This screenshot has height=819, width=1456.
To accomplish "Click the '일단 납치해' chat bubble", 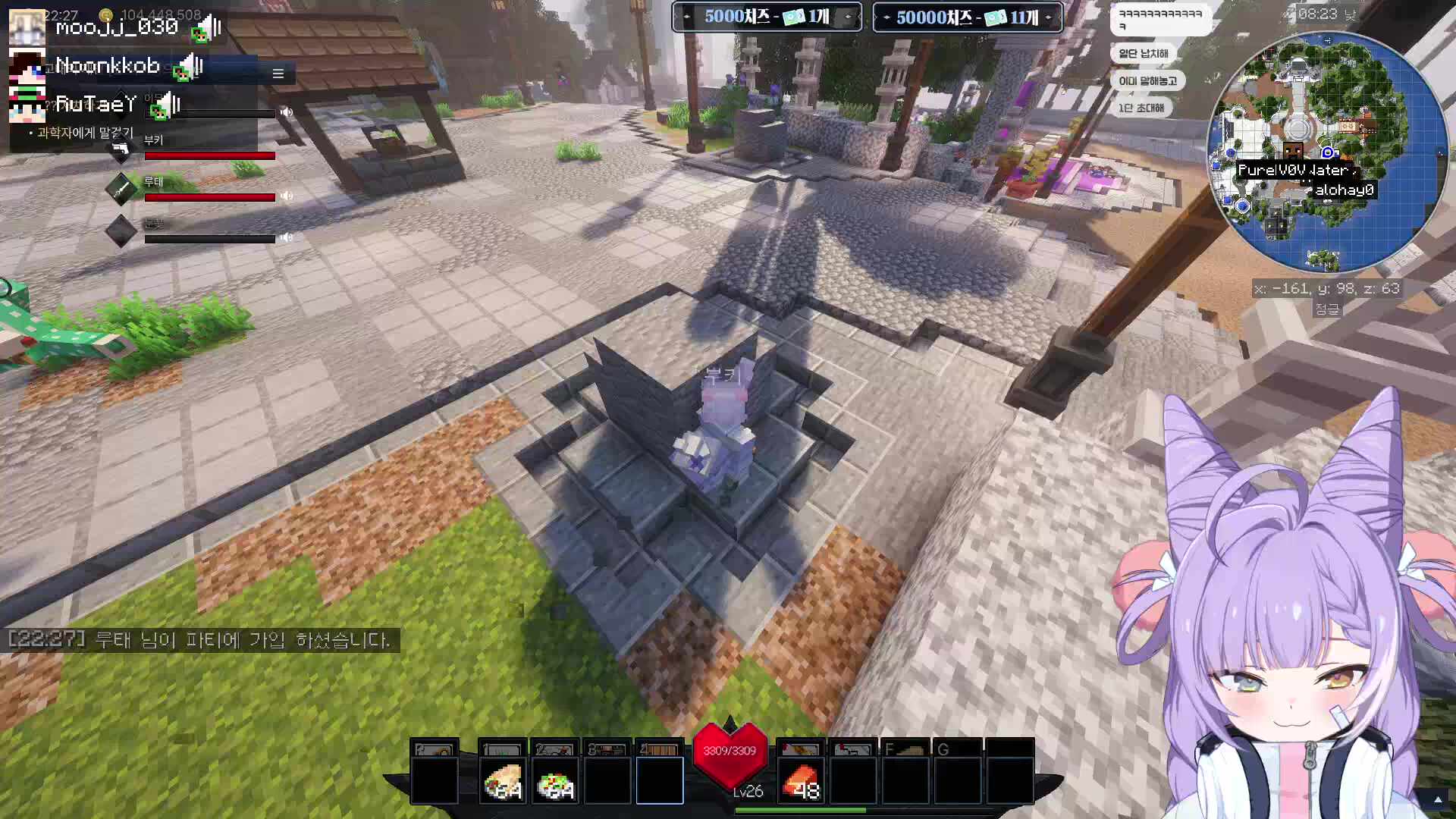I will click(x=1143, y=53).
